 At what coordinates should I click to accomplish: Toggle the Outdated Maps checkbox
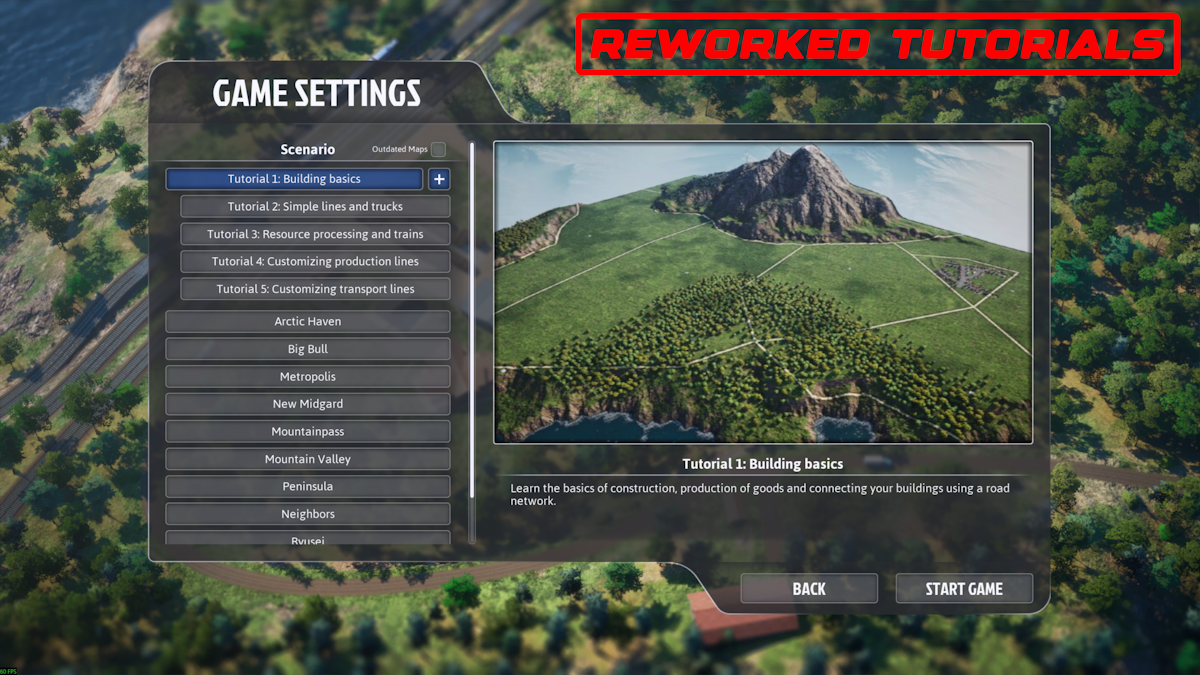tap(438, 150)
